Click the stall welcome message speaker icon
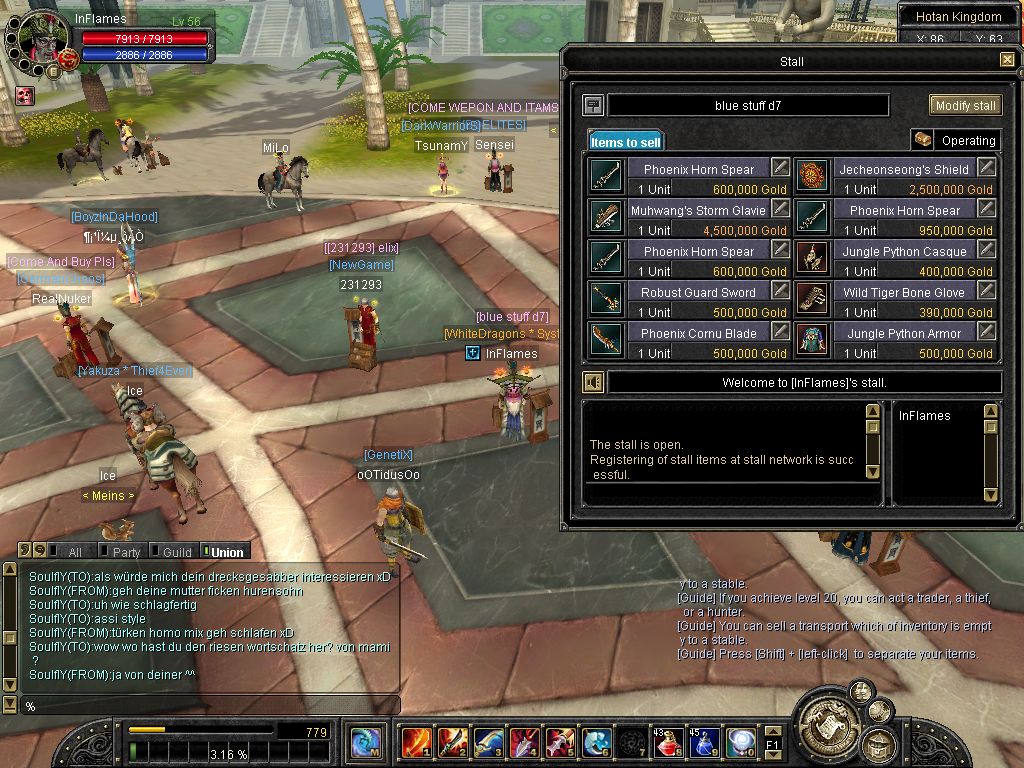The image size is (1024, 768). point(594,382)
